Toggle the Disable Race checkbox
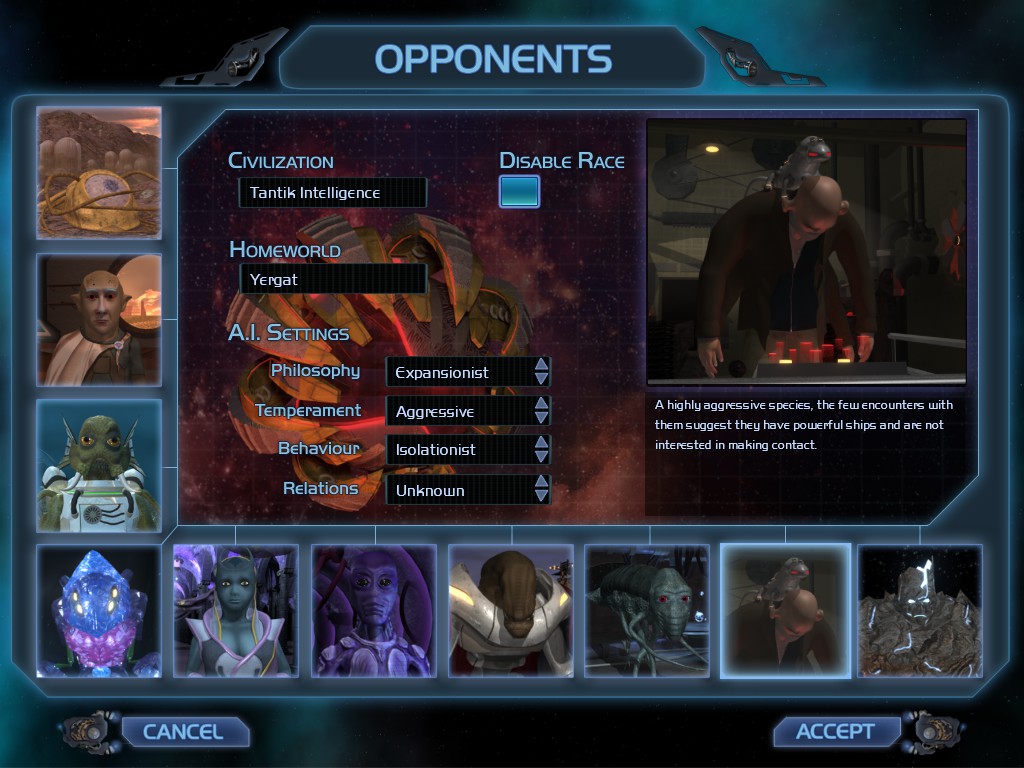This screenshot has height=768, width=1024. 519,191
